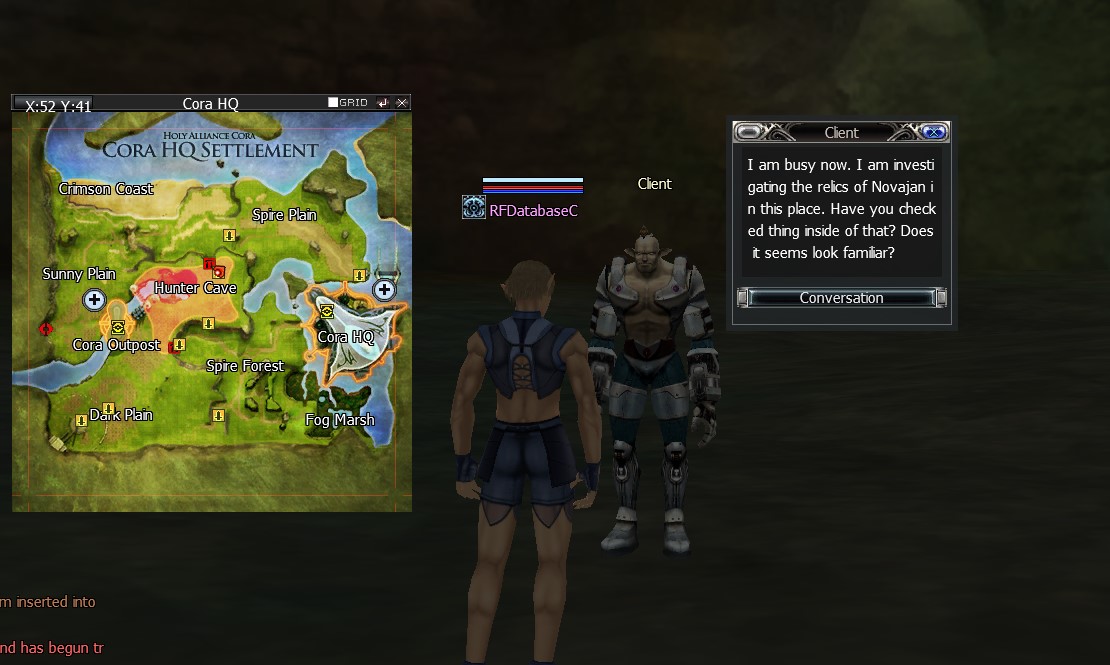Click the yellow arrow marker below Spire Plain
This screenshot has height=665, width=1110.
229,235
